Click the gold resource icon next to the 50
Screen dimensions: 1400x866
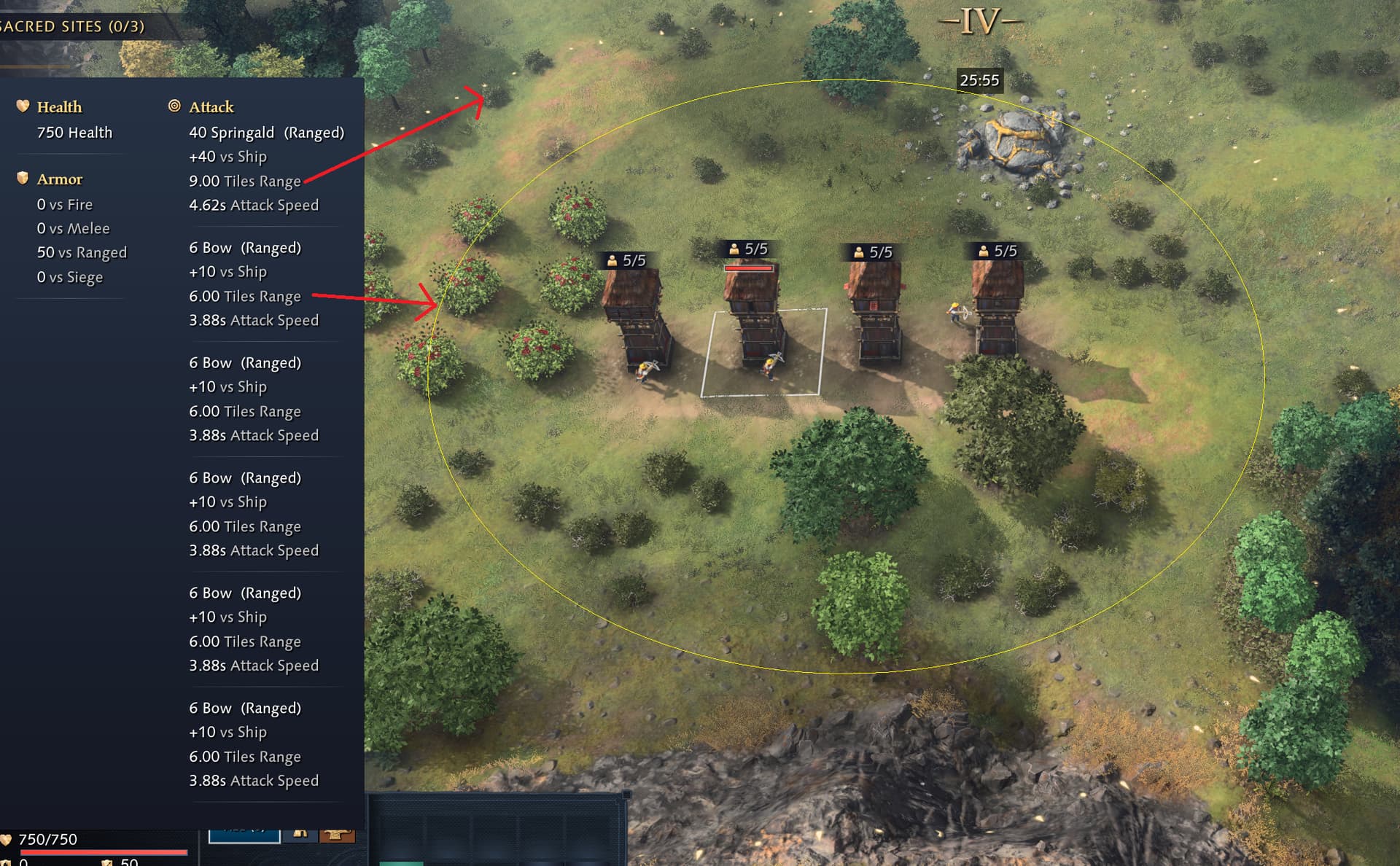[x=108, y=862]
